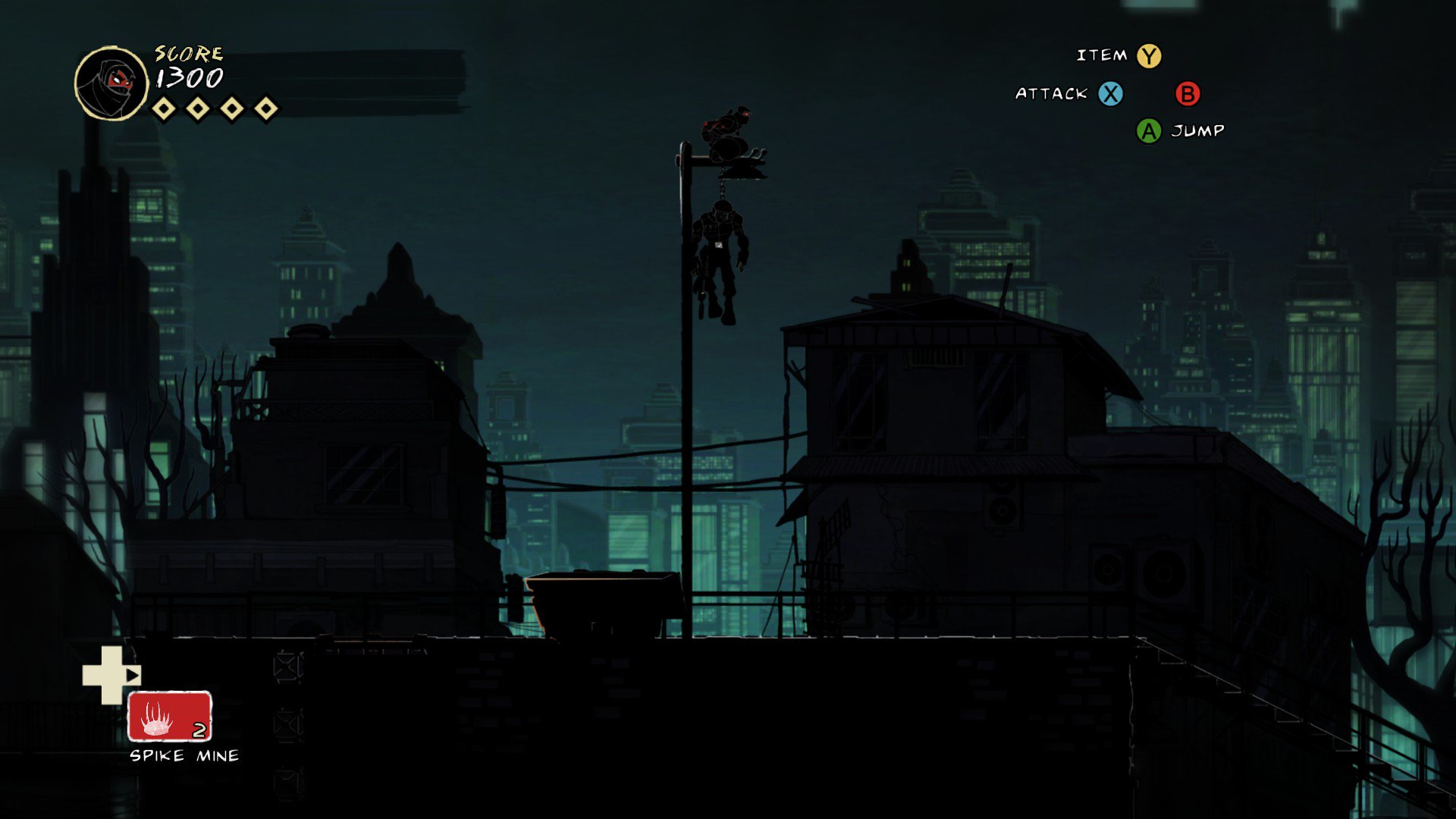Click the D-pad item selector icon
This screenshot has width=1456, height=819.
(x=111, y=674)
